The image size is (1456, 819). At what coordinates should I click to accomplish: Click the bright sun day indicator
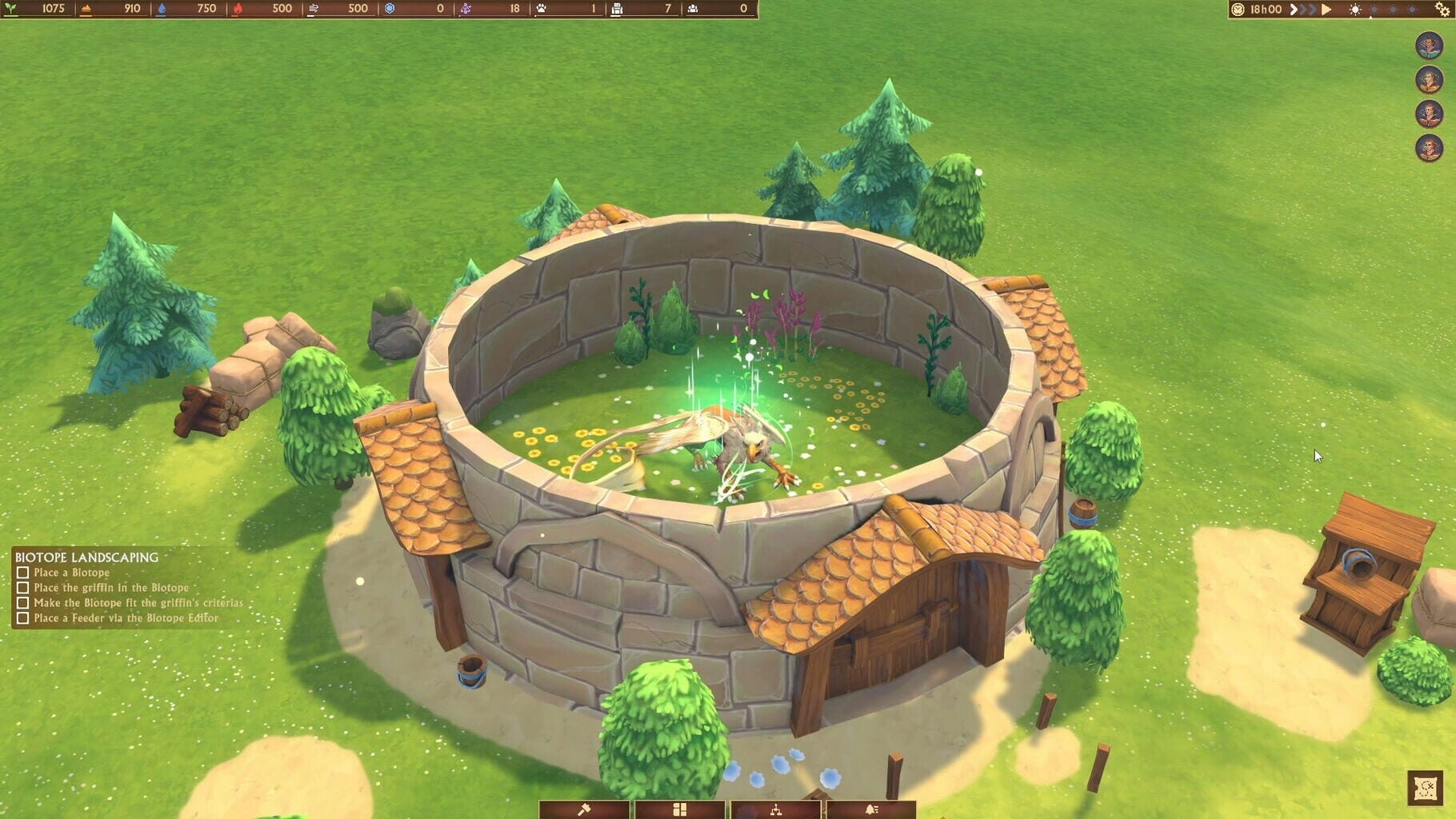[1354, 10]
